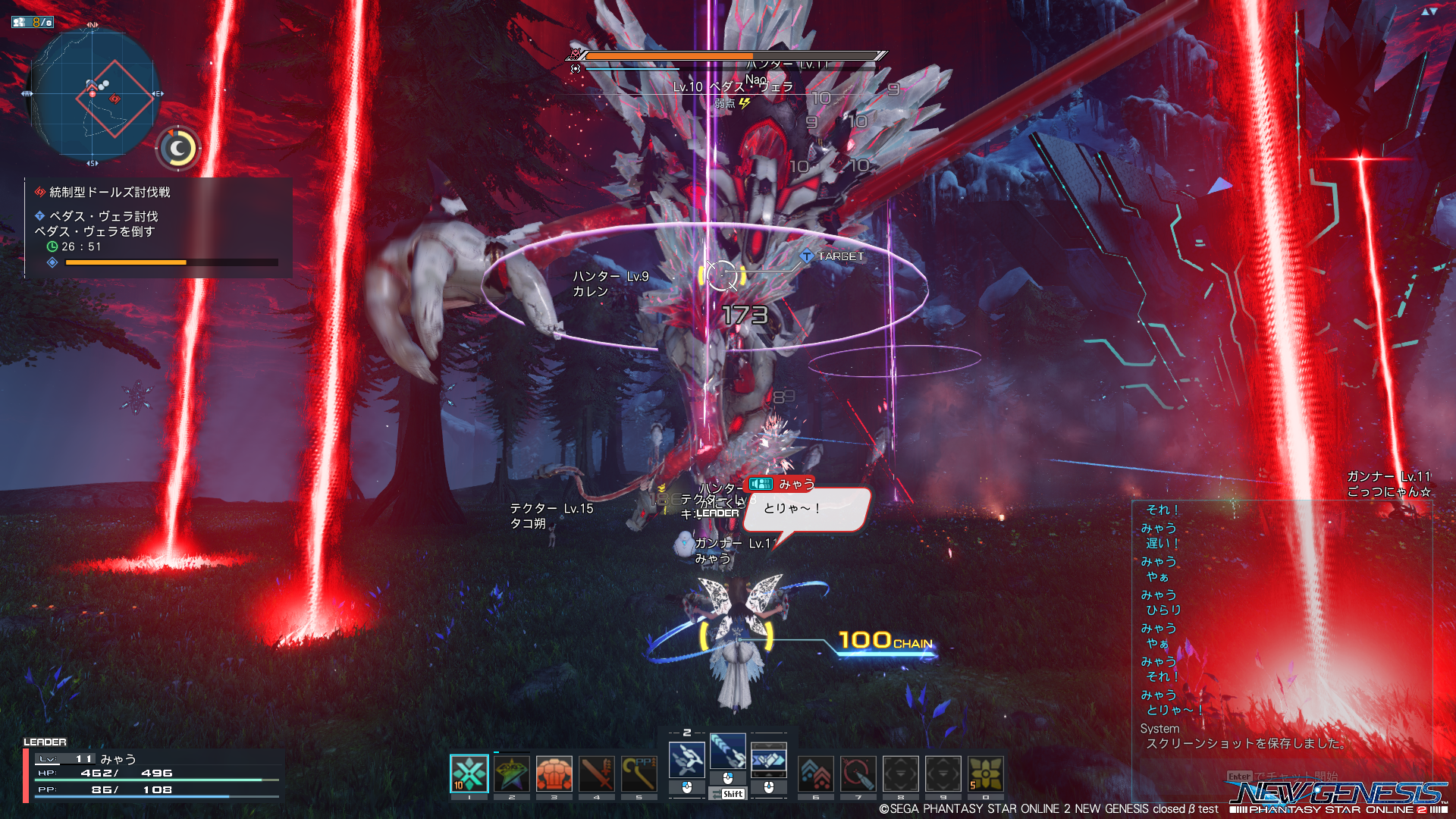Use the teal cross item in slot 1

click(469, 774)
